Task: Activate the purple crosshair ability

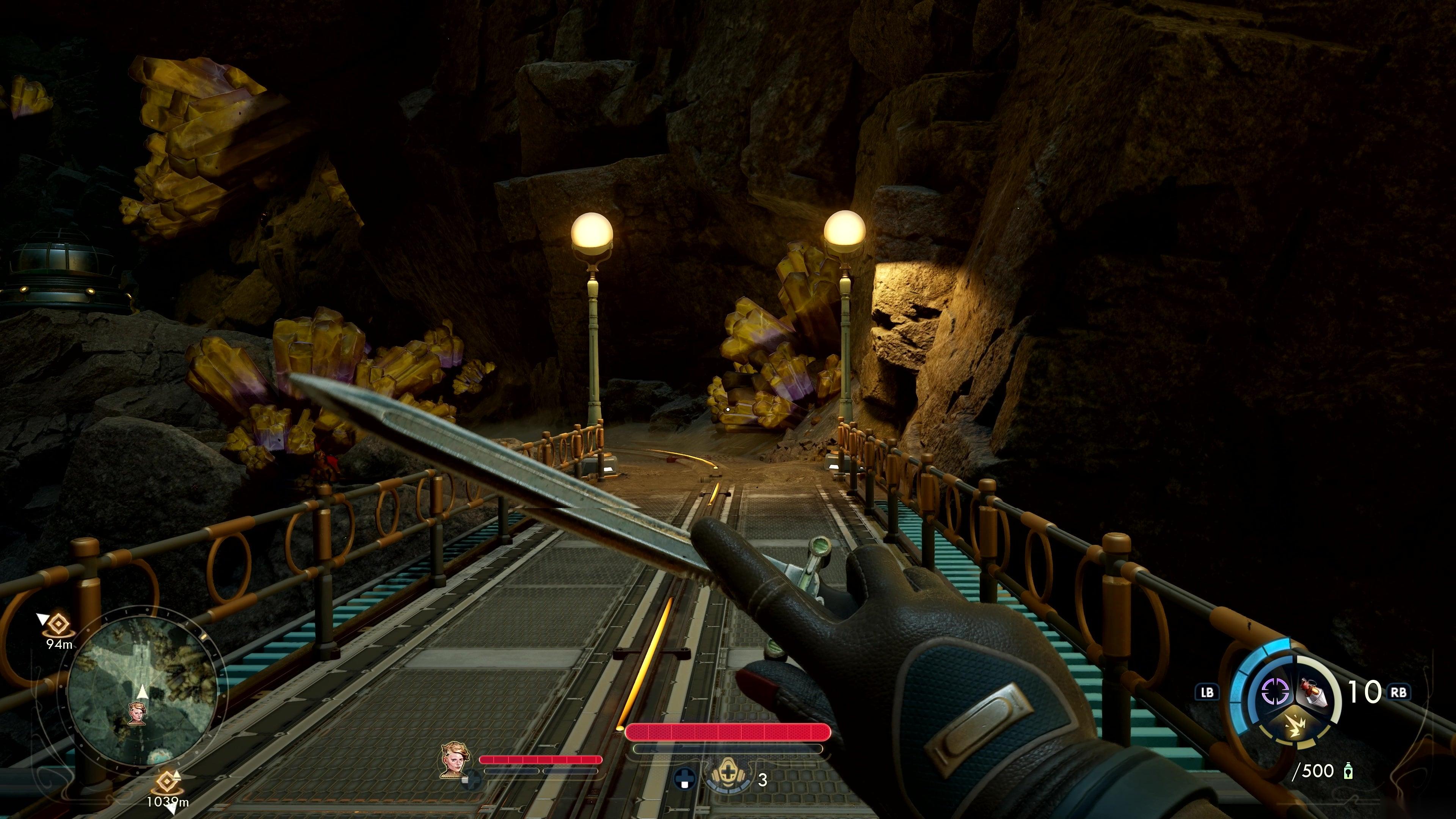Action: (1275, 691)
